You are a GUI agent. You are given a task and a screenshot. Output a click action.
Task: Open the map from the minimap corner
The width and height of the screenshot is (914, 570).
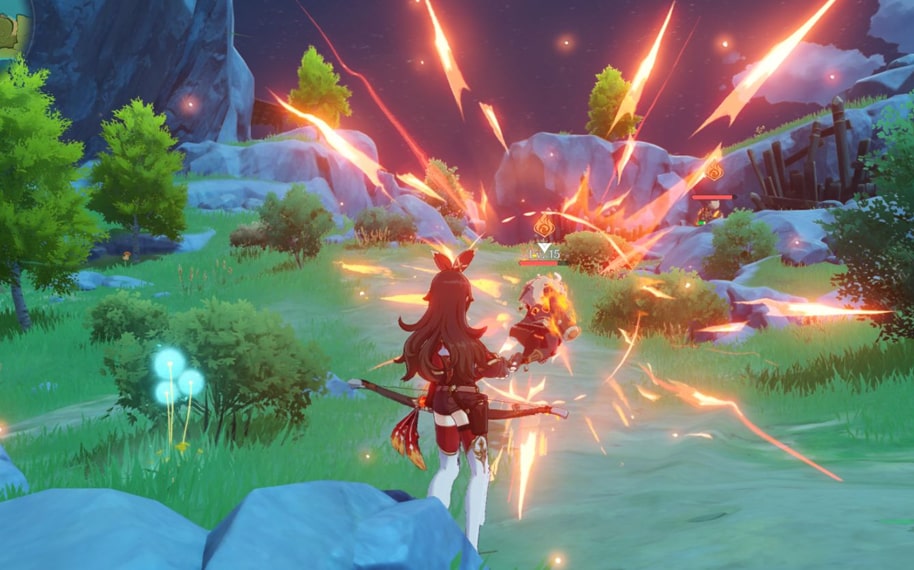tap(12, 27)
